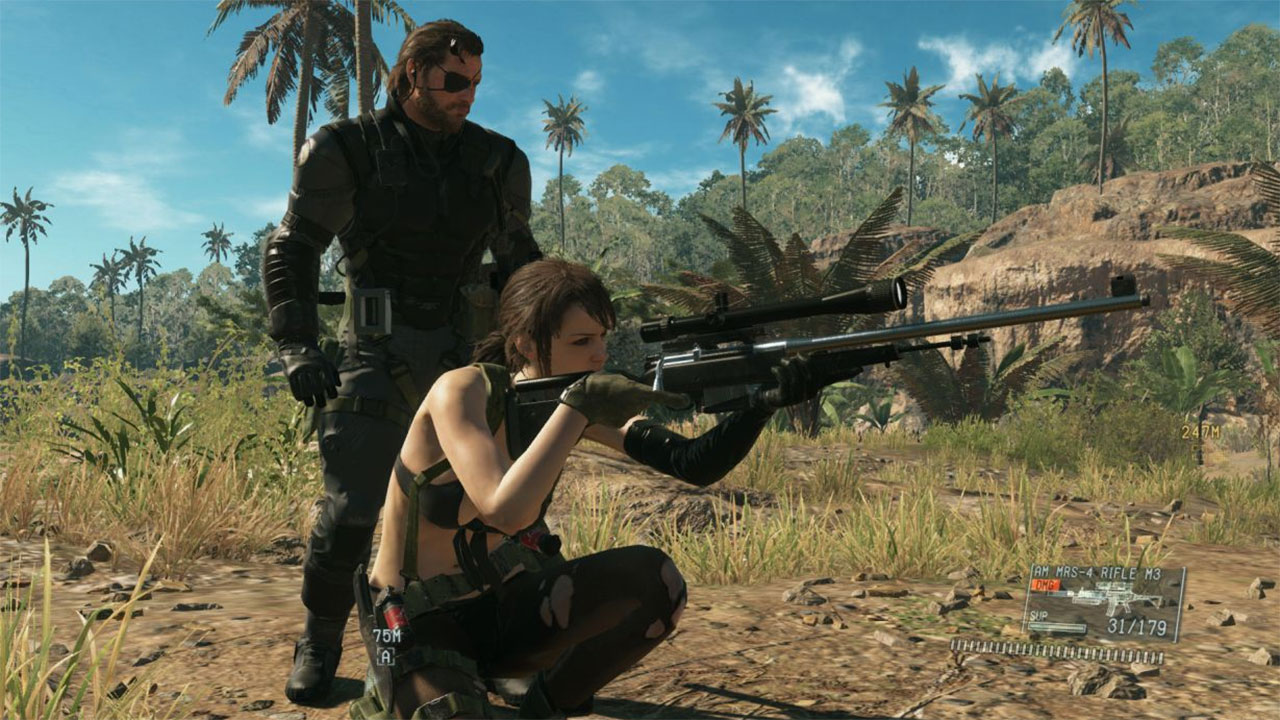Viewport: 1280px width, 720px height.
Task: Click the waypoint marker labeled A
Action: [x=386, y=656]
